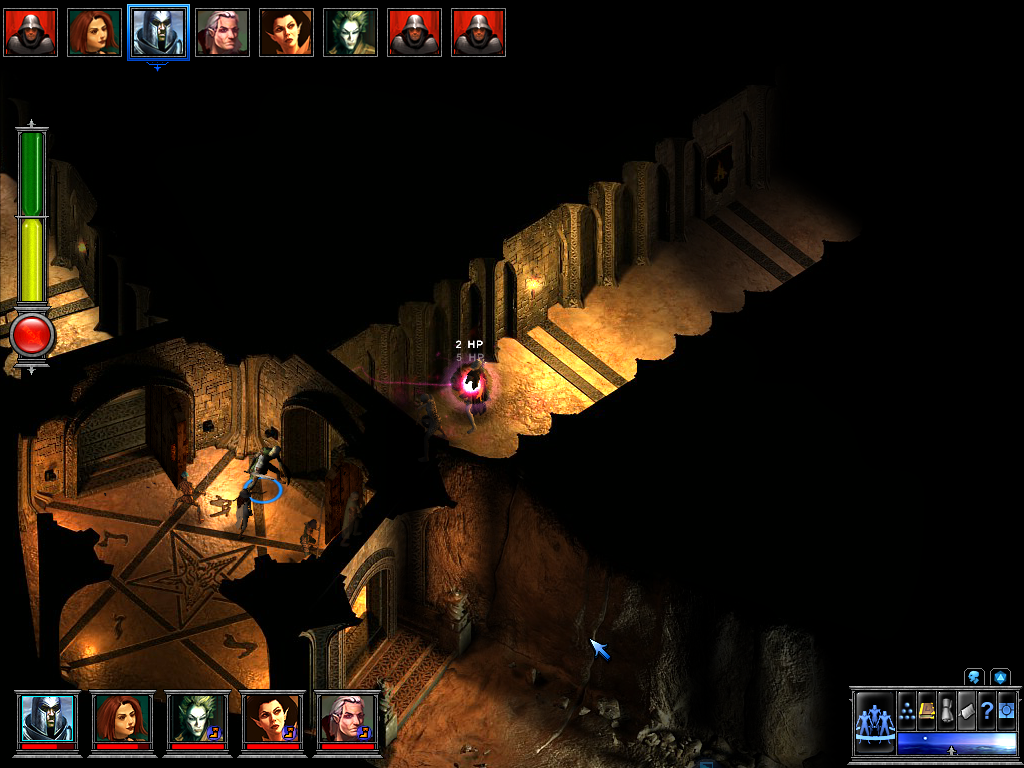1024x768 pixels.
Task: Click the dark-haired elf woman in initiative bar
Action: click(286, 32)
